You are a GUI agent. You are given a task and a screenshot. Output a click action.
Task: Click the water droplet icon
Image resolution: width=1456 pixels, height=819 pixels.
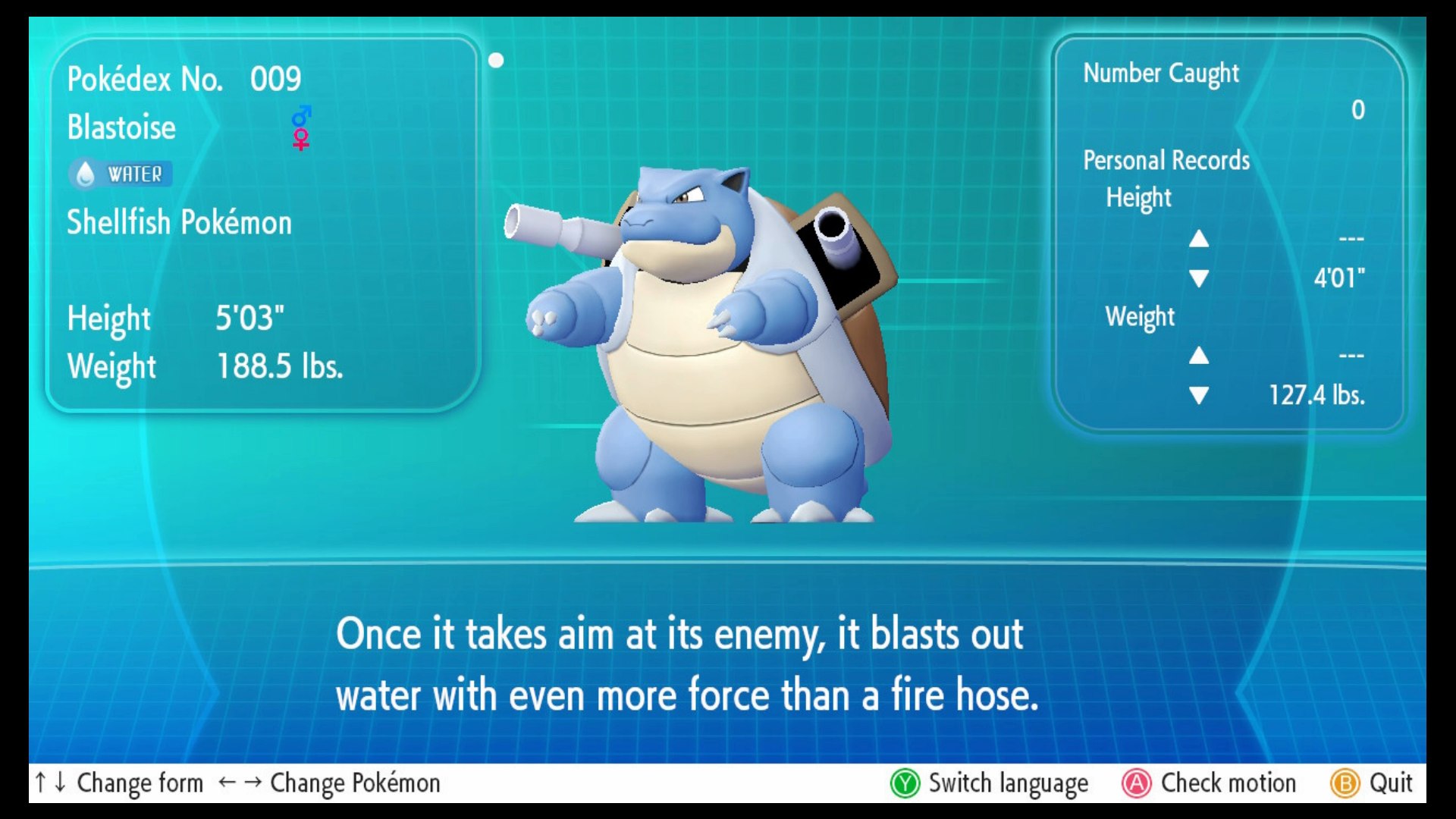tap(86, 173)
